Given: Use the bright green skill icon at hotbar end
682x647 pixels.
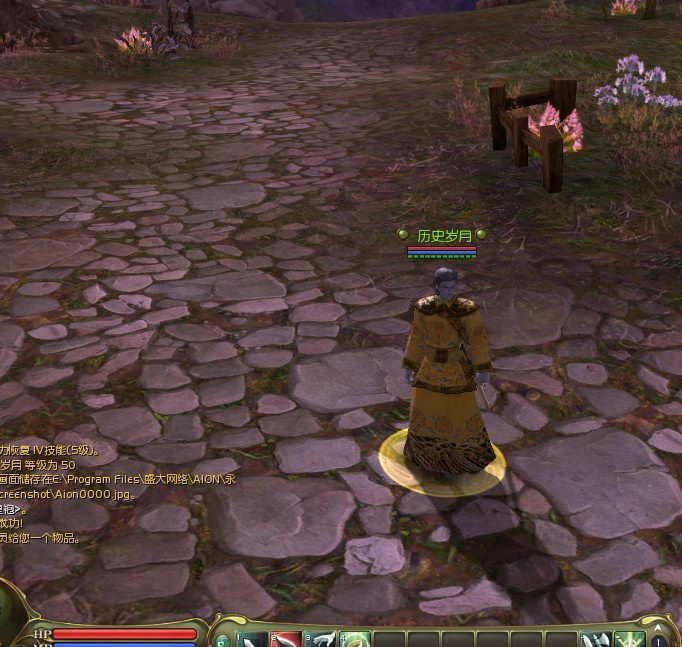Looking at the screenshot, I should (x=629, y=640).
